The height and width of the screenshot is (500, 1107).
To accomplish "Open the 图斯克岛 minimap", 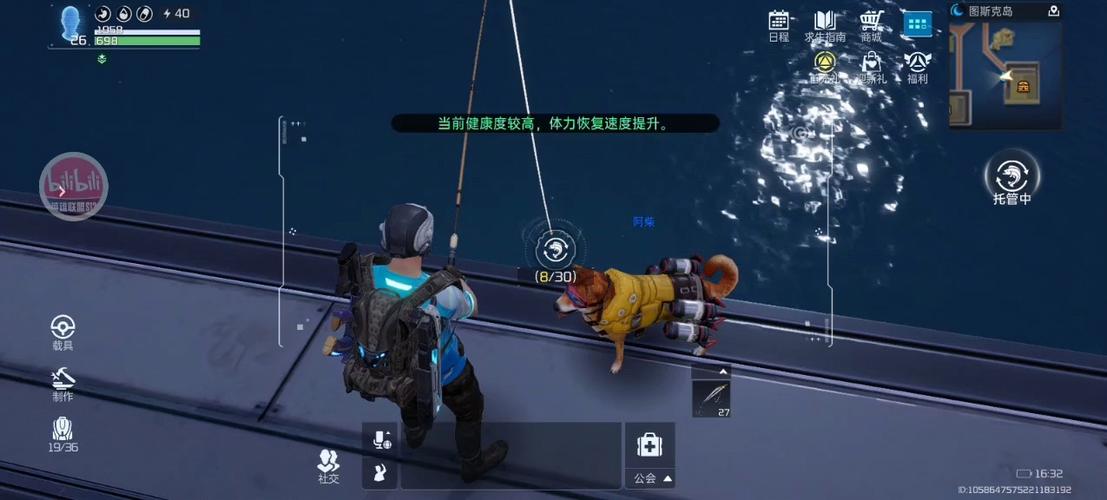I will (1005, 75).
